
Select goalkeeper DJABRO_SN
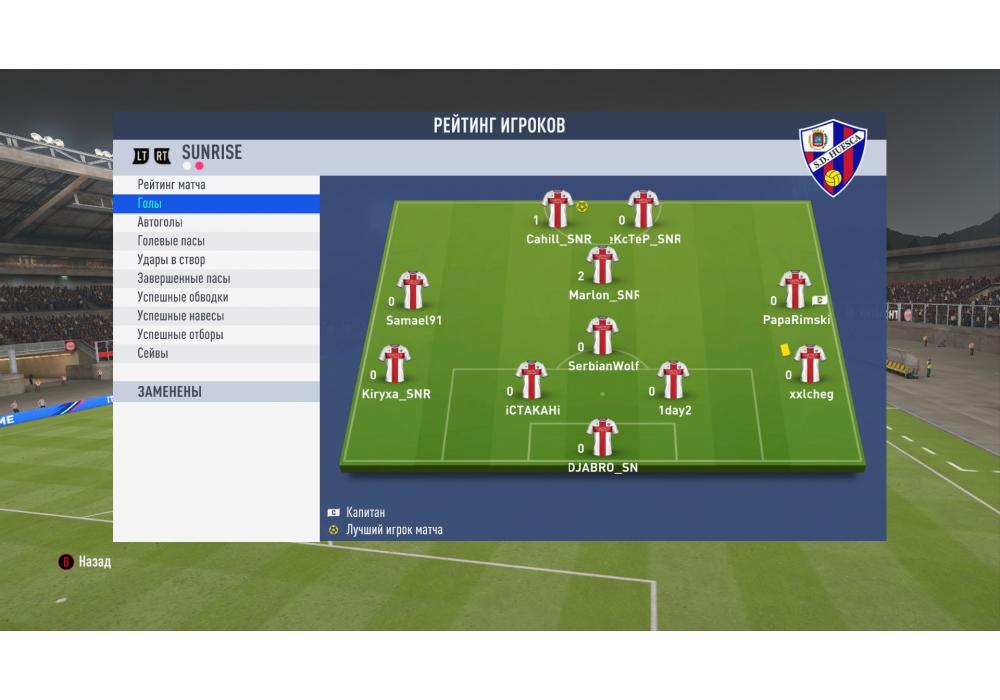point(602,438)
